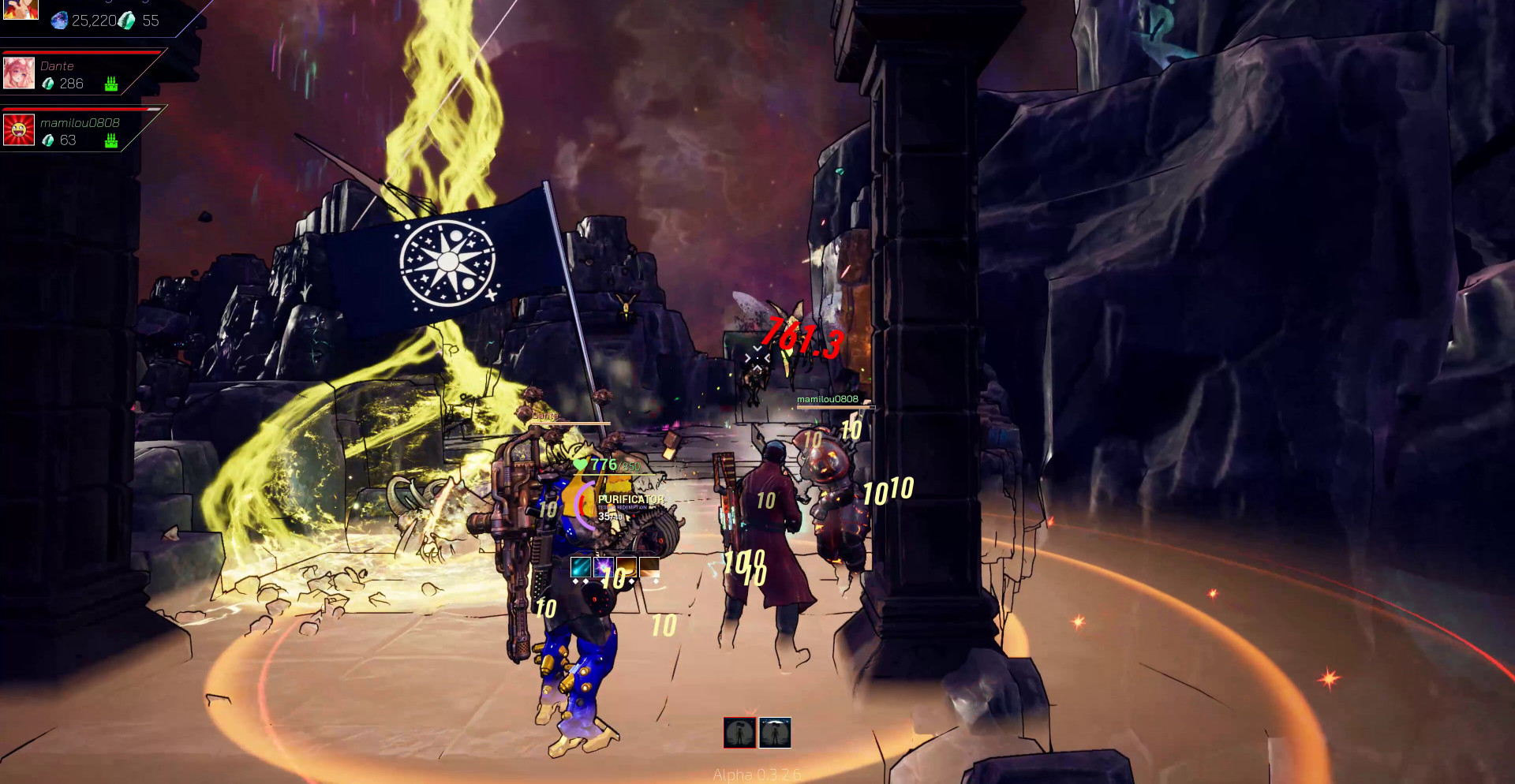Image resolution: width=1515 pixels, height=784 pixels.
Task: Select the white-bordered flag bearer icon
Action: point(775,733)
